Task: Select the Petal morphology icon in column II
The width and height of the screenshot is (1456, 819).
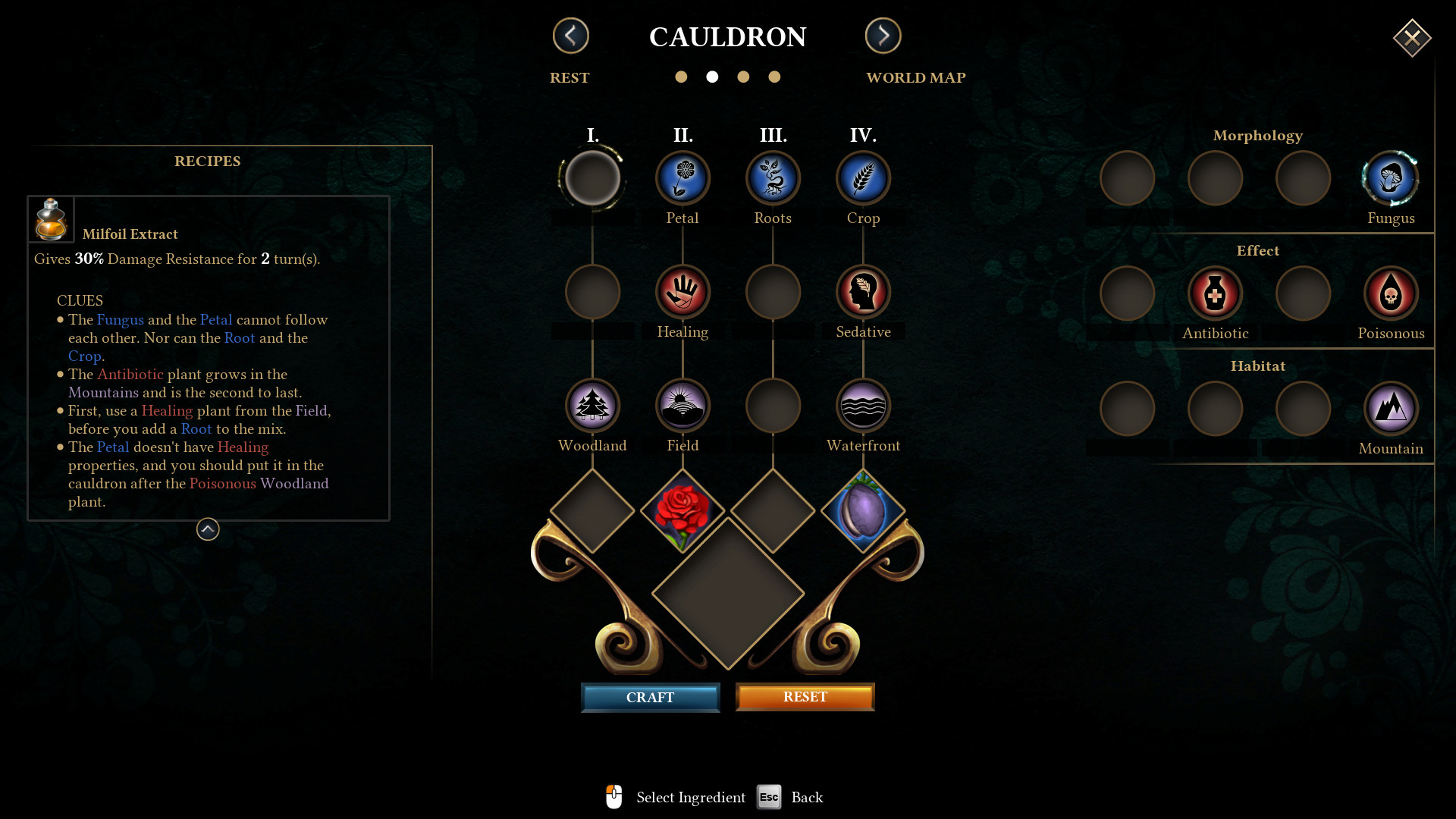Action: 682,177
